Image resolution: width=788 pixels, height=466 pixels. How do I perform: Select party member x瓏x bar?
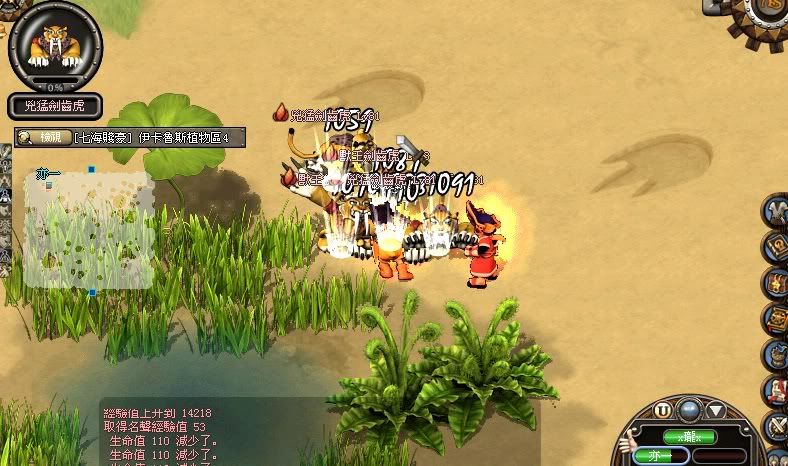(x=691, y=437)
